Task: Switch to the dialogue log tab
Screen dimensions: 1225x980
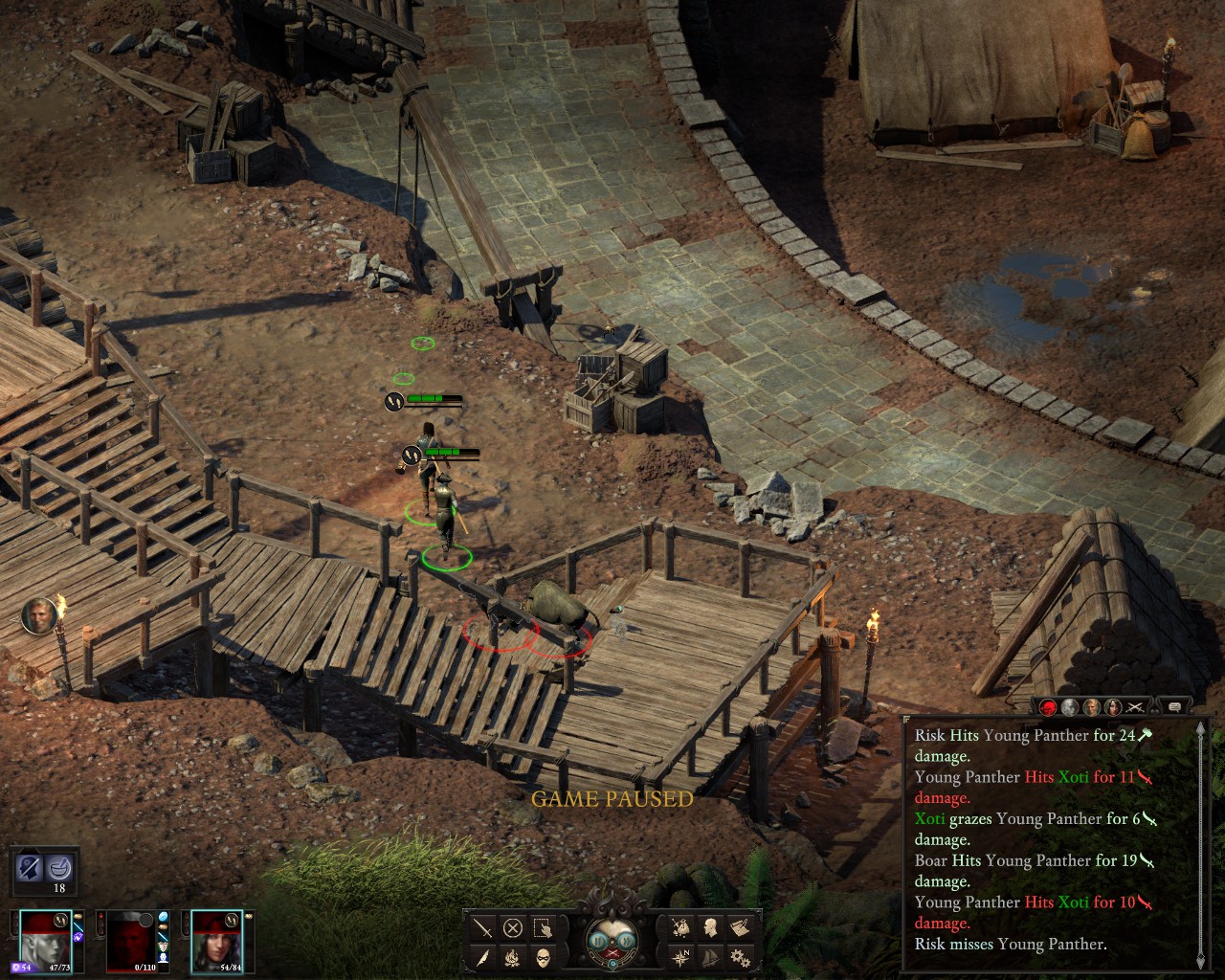Action: coord(1173,707)
